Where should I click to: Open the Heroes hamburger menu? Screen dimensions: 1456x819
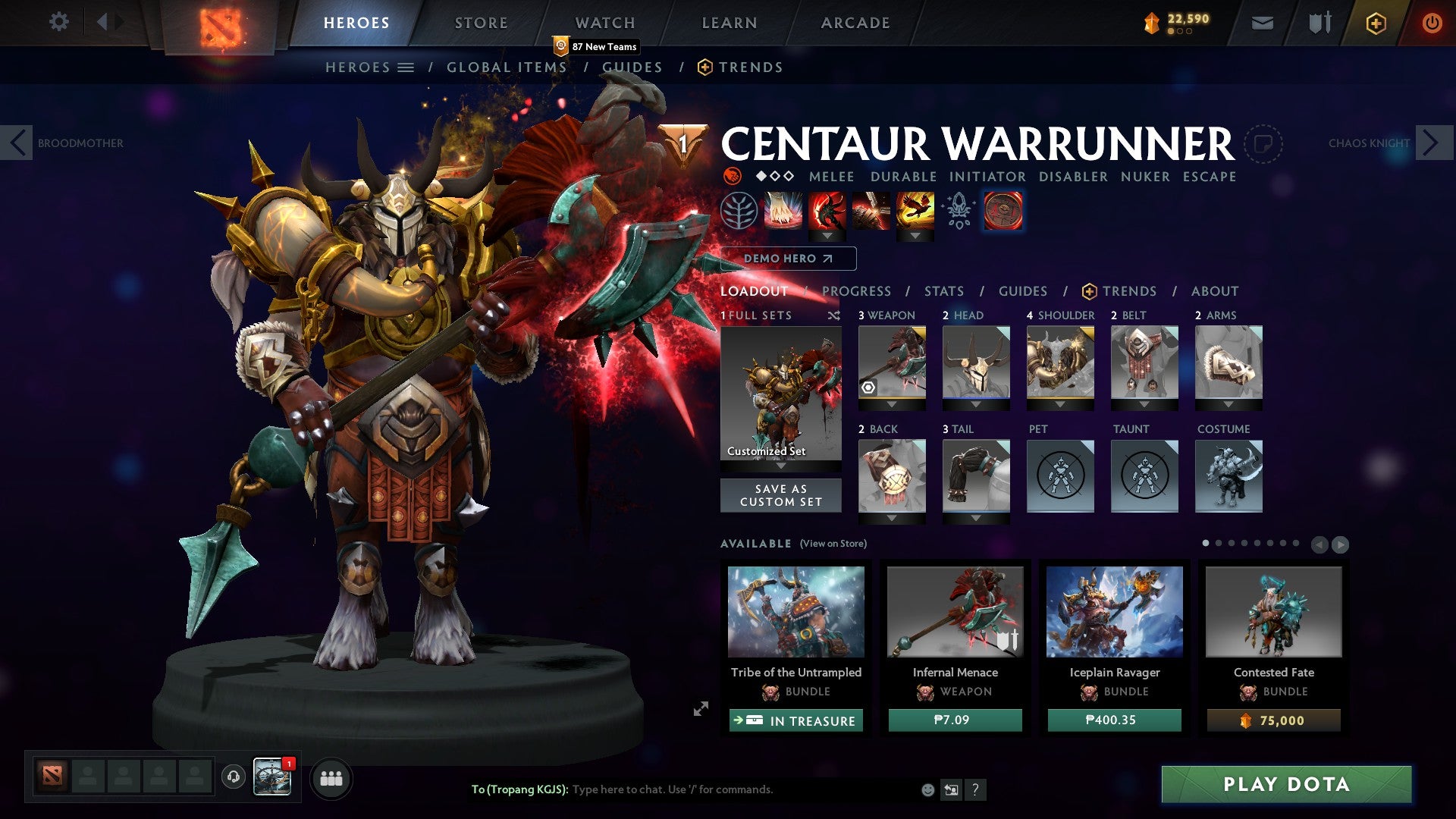click(406, 67)
